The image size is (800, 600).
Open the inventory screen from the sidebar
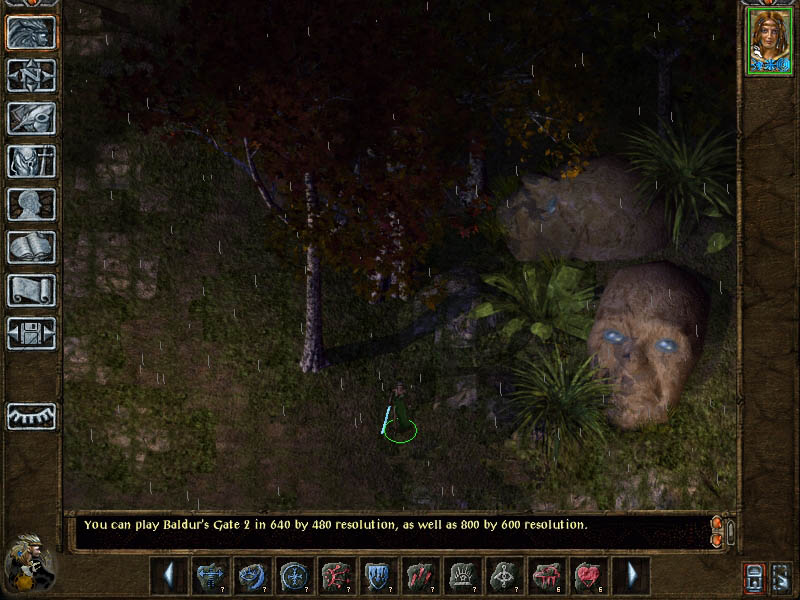tap(31, 161)
